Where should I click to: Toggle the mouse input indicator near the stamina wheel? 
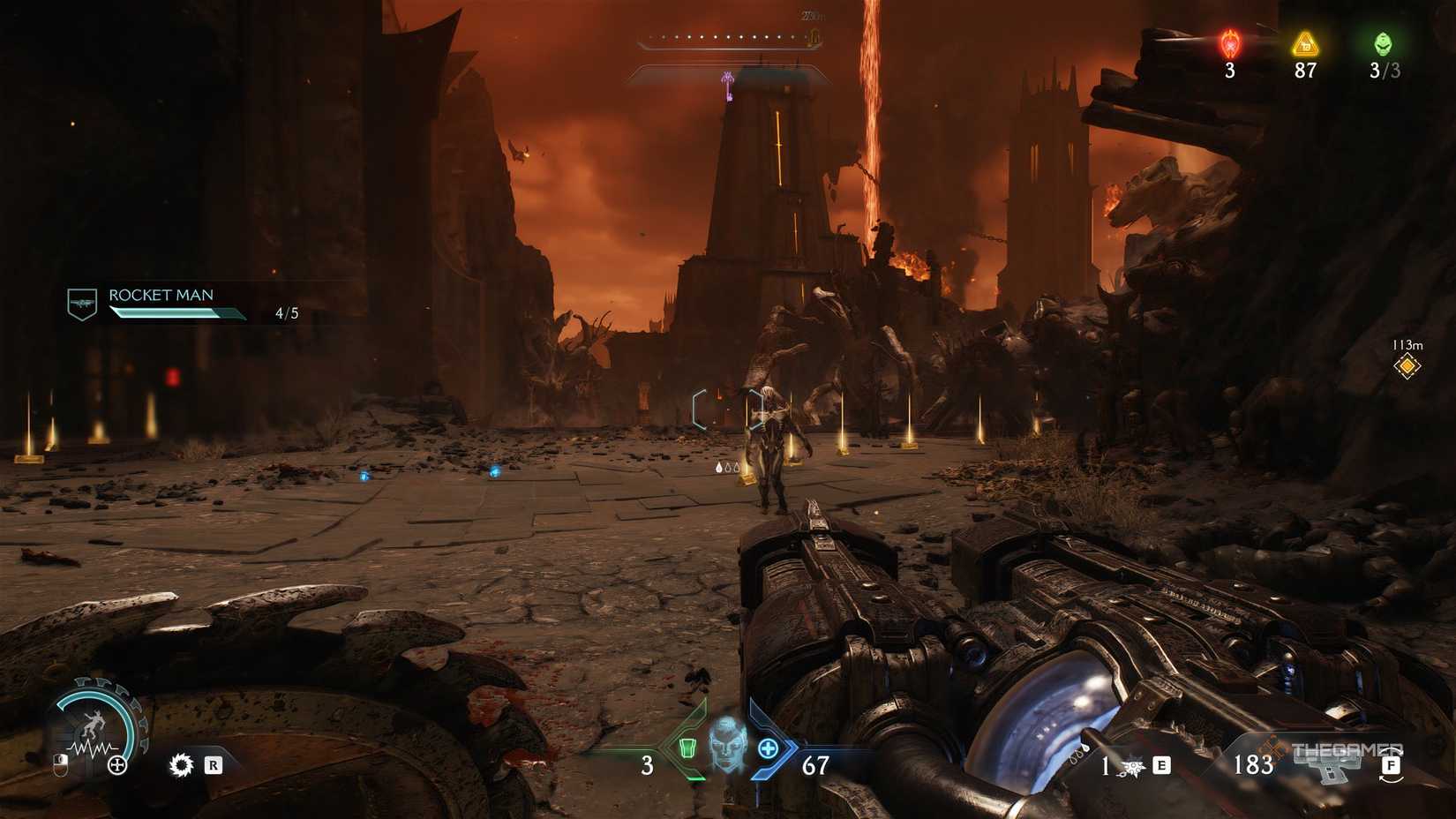click(x=61, y=766)
